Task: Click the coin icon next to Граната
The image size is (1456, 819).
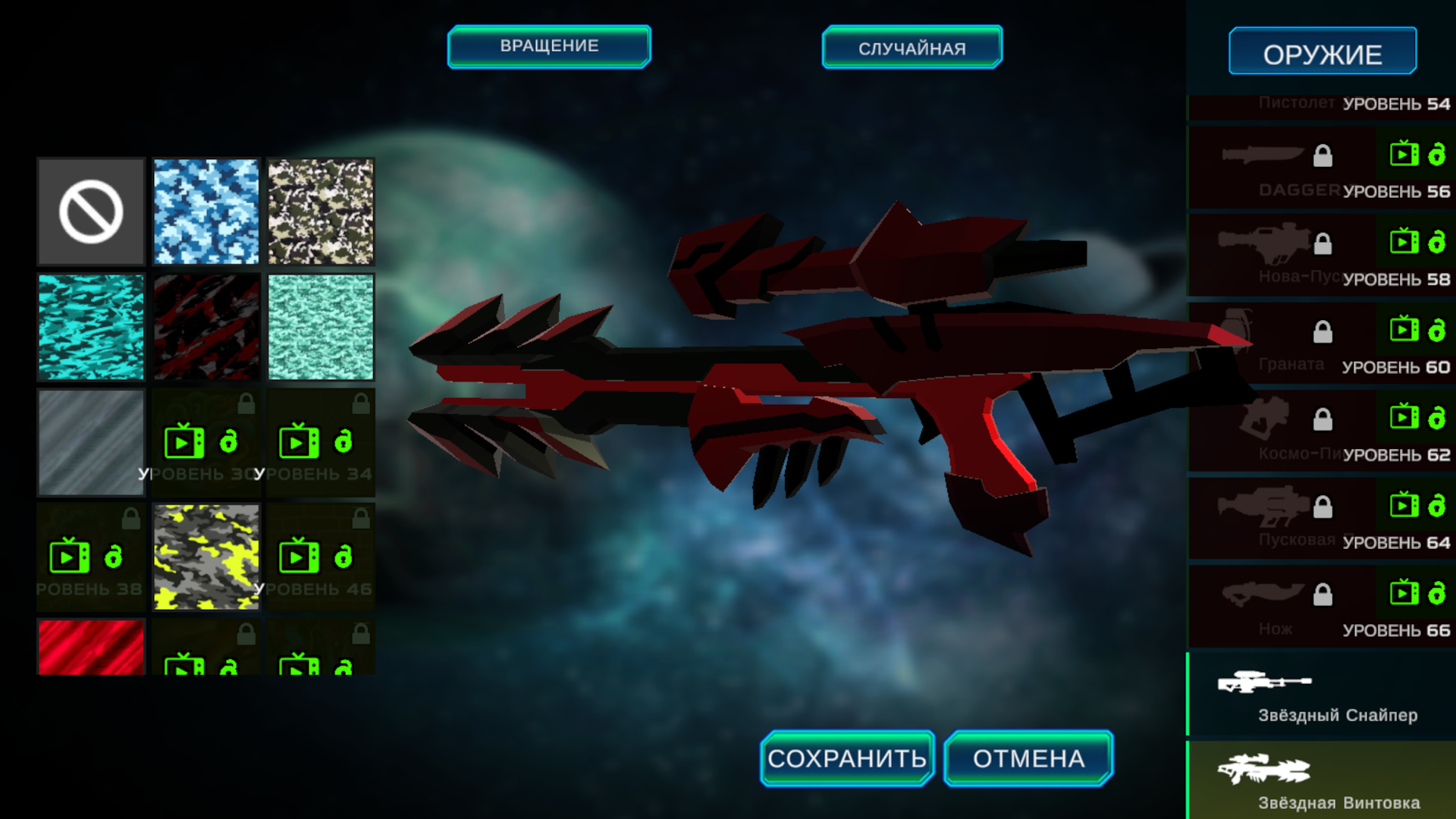Action: 1437,332
